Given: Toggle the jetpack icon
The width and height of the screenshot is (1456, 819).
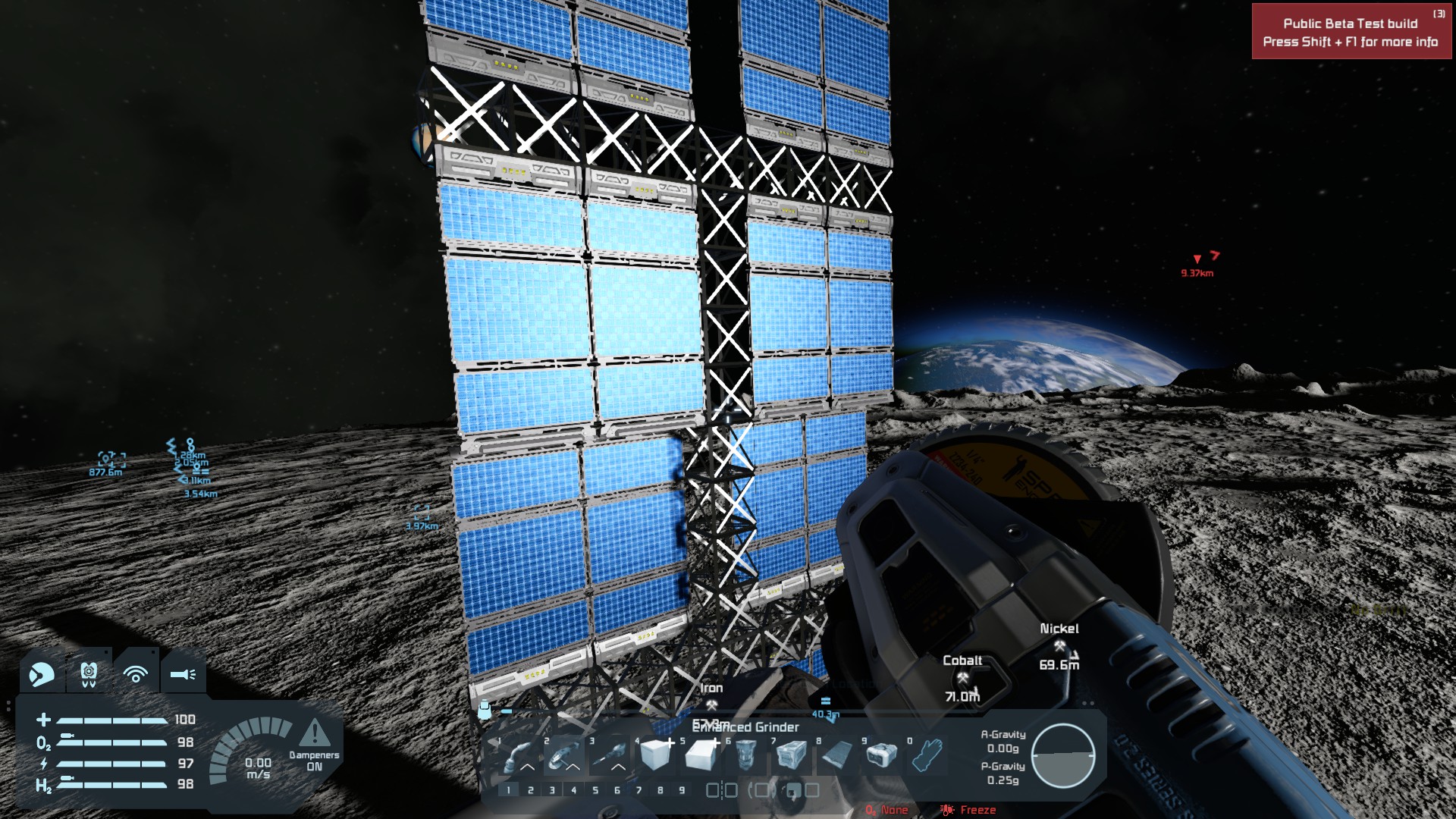Looking at the screenshot, I should click(x=89, y=673).
